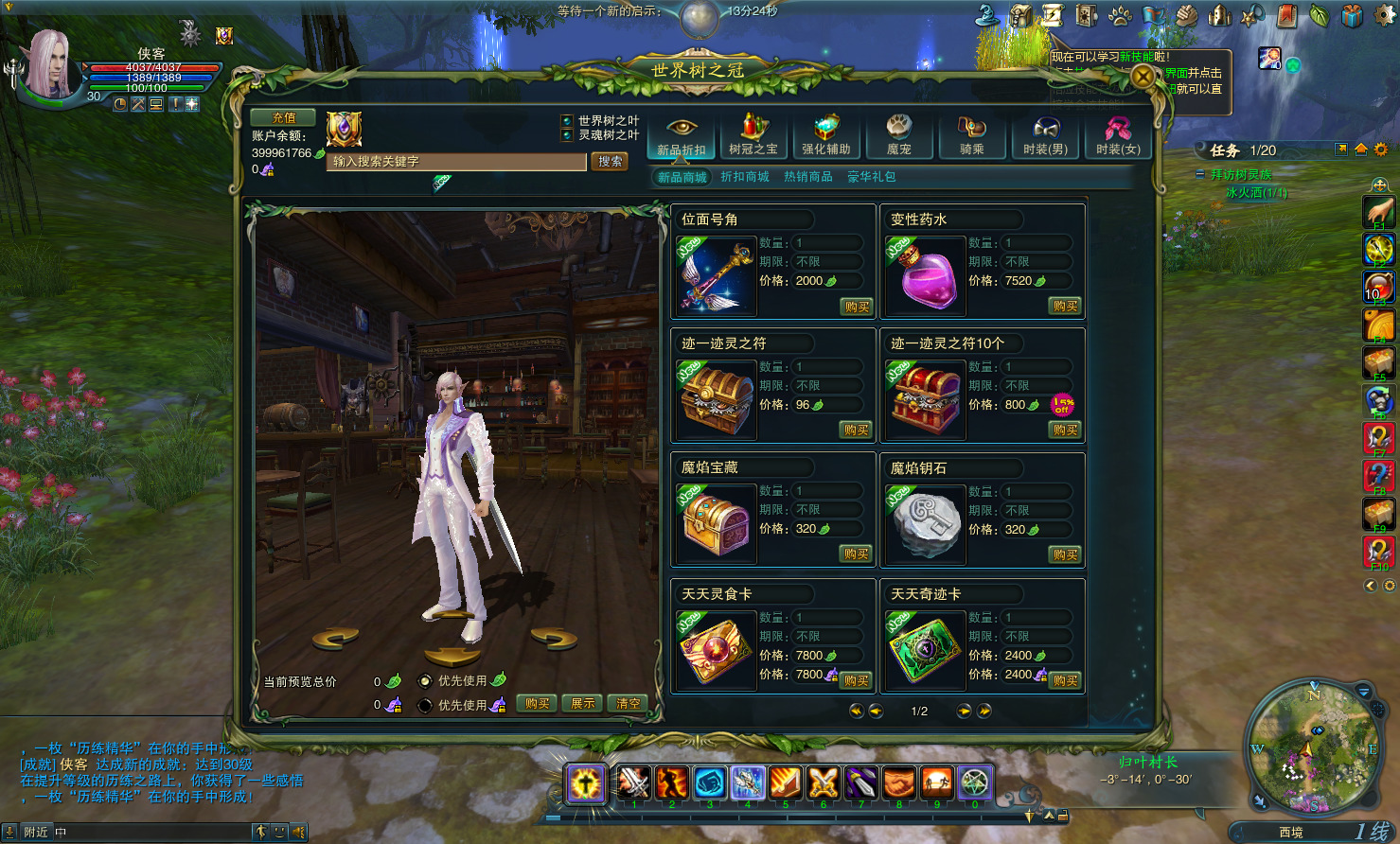Switch to 时装(女) female fashion tab
Screen dimensions: 1400x844
(1118, 135)
